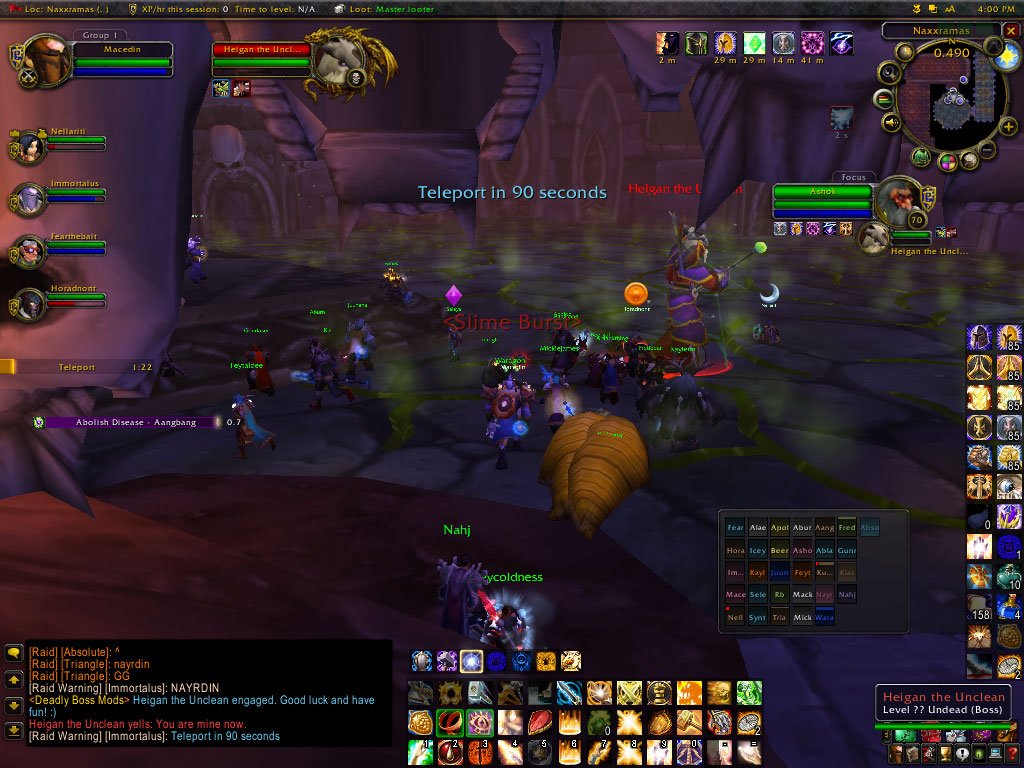Select the Fear raid grid cell
This screenshot has width=1024, height=768.
point(735,528)
